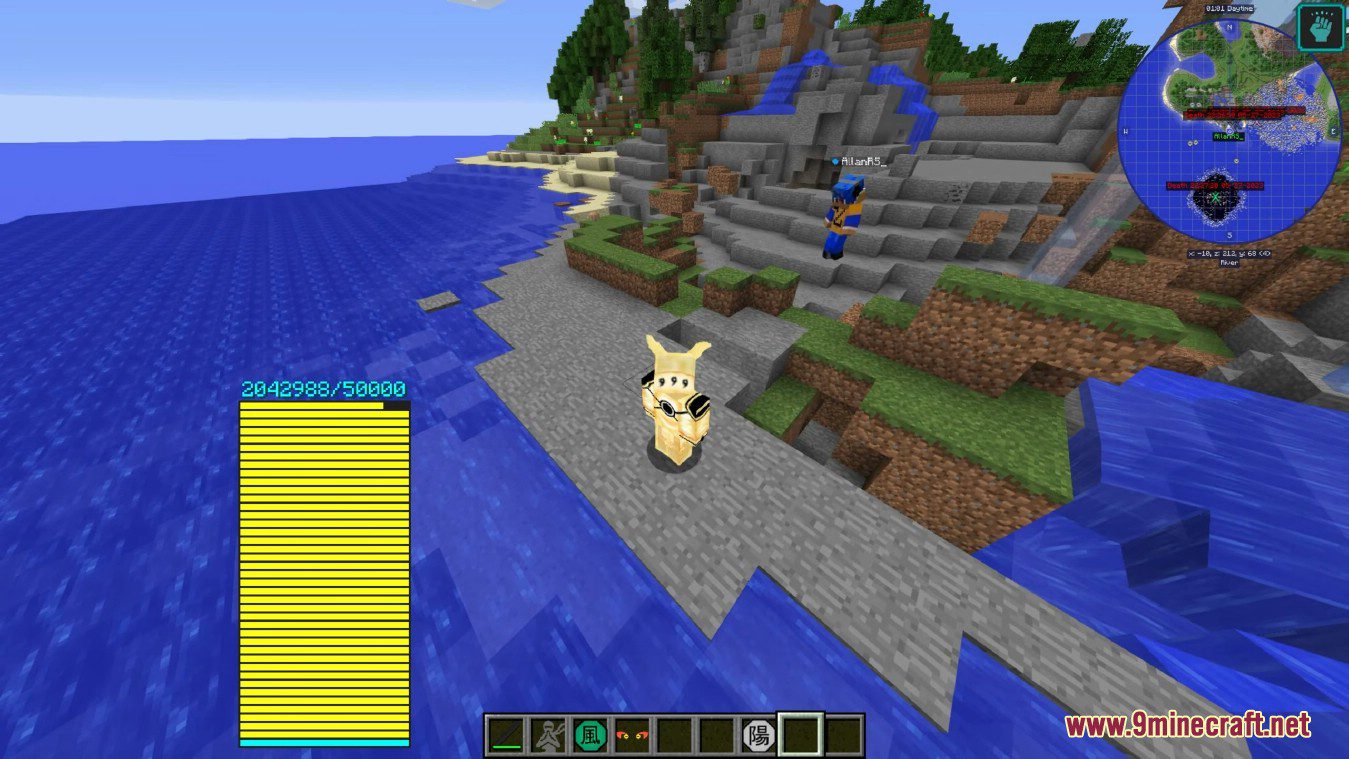
Task: Click the AlanR5_ waypoint label on the minimap
Action: tap(1229, 137)
